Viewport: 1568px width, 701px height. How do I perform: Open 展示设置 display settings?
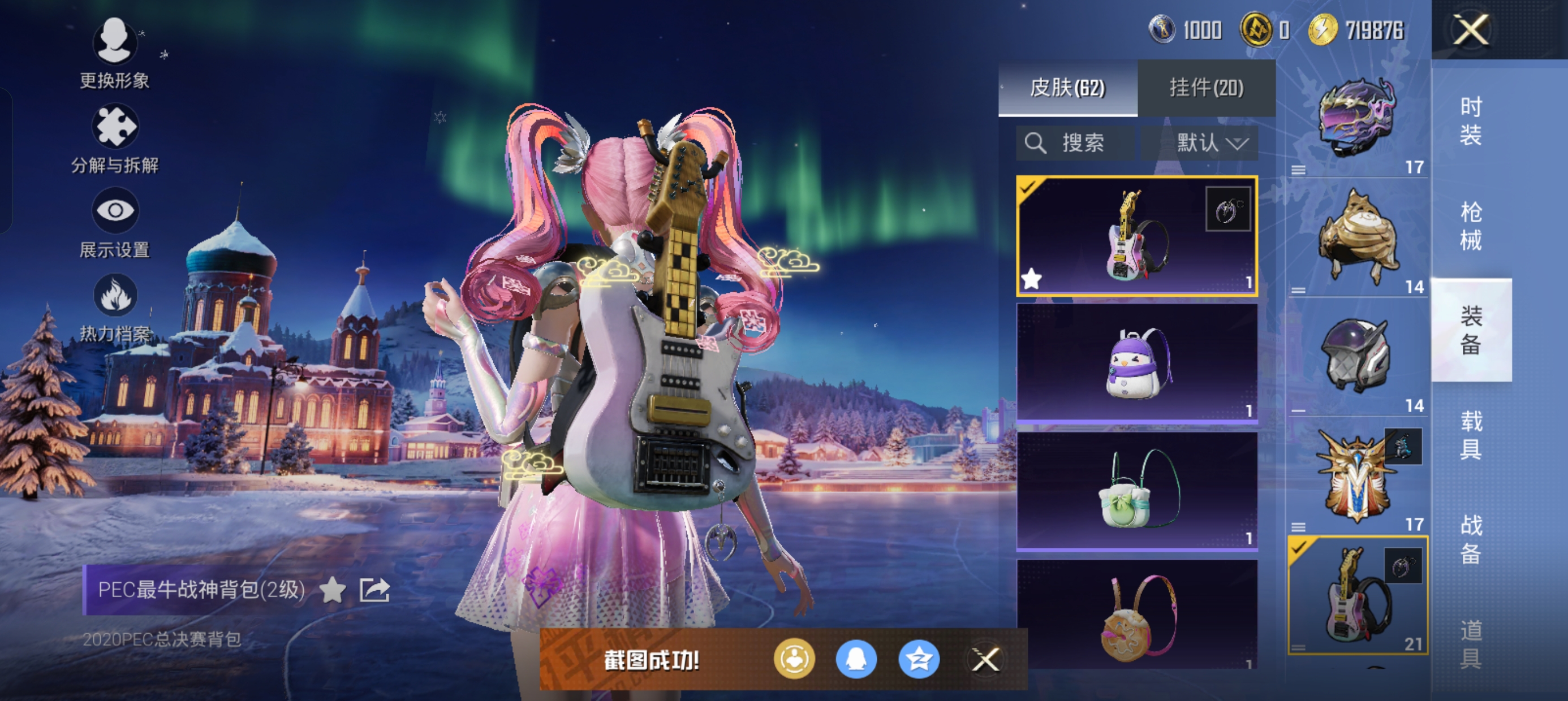pos(114,223)
